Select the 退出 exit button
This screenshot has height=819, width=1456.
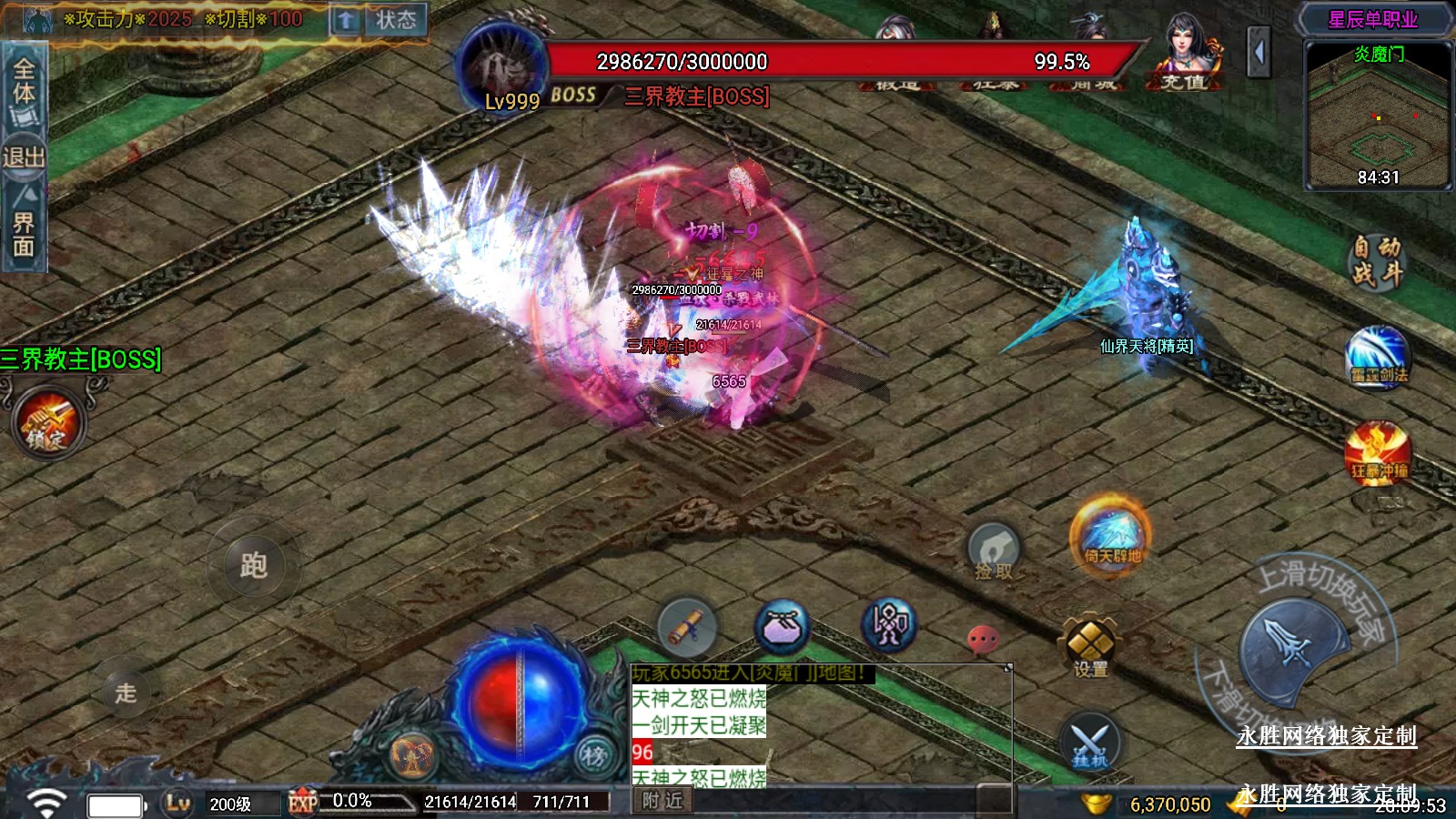[x=24, y=157]
